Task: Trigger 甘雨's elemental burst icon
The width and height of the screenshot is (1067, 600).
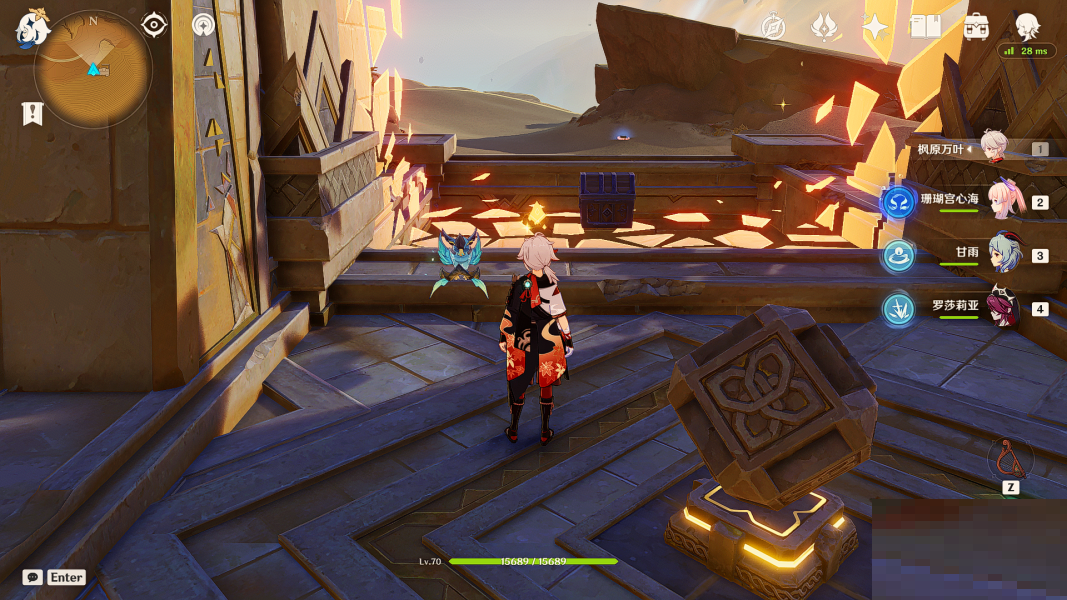Action: (898, 255)
